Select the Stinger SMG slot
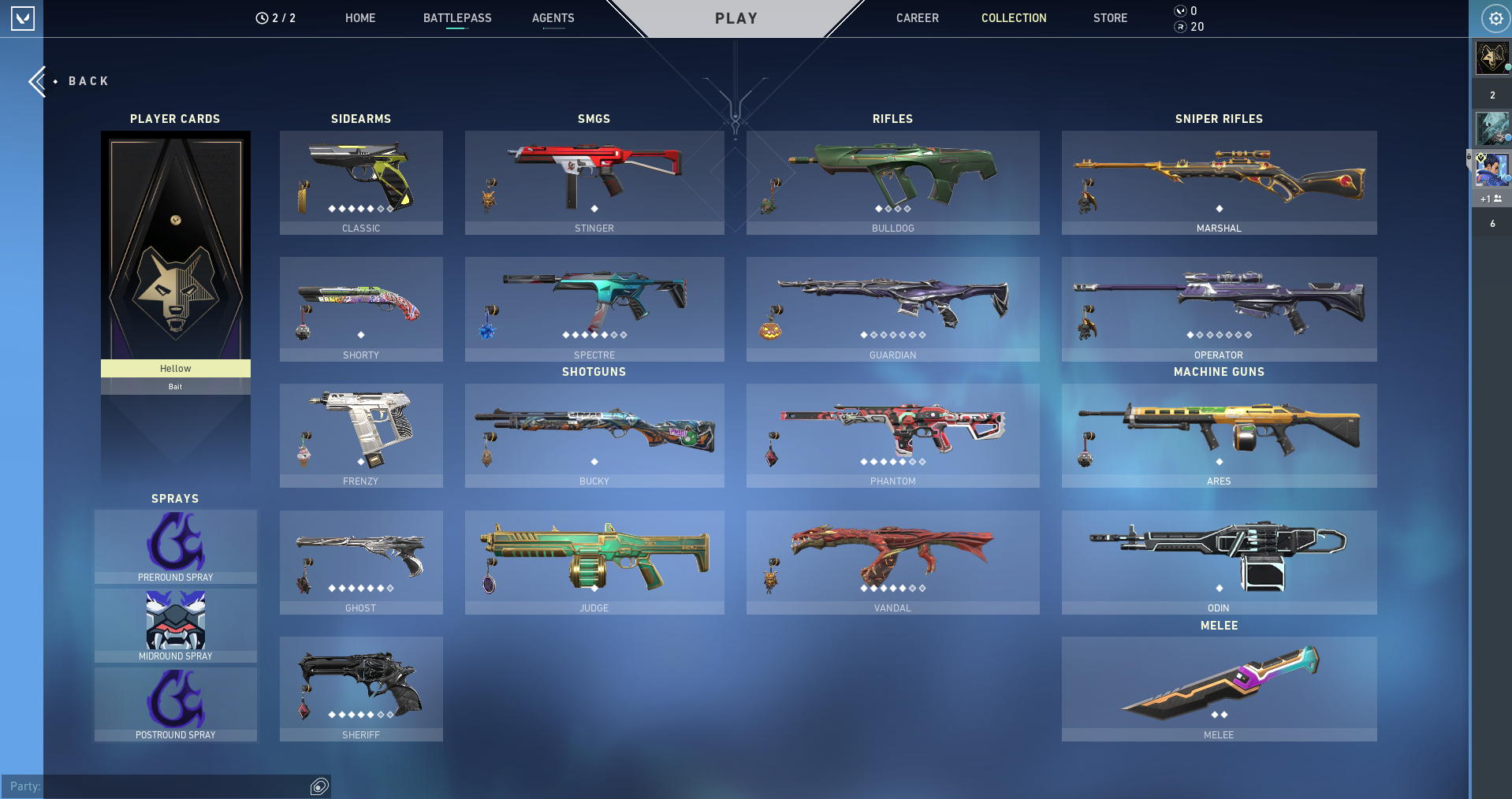Viewport: 1512px width, 799px height. click(x=594, y=183)
